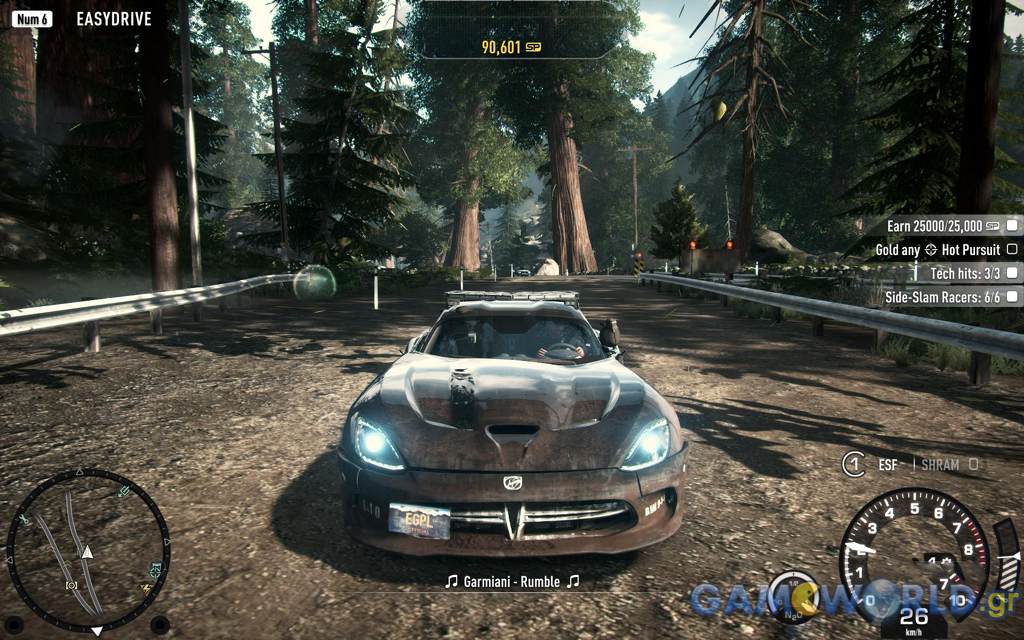Check the Tech hits objective box
1024x640 pixels.
(1012, 272)
